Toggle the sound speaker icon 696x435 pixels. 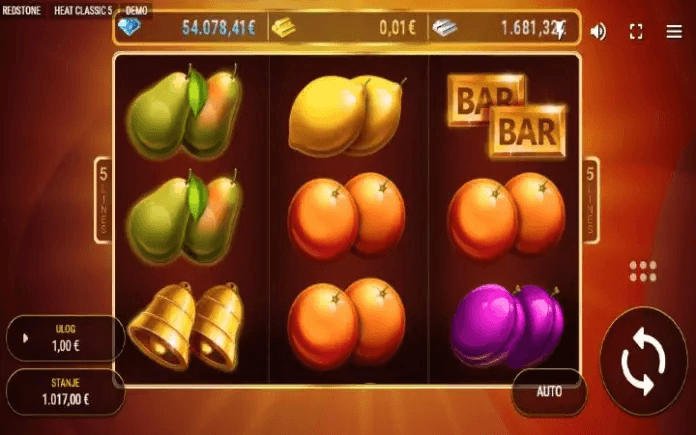598,31
